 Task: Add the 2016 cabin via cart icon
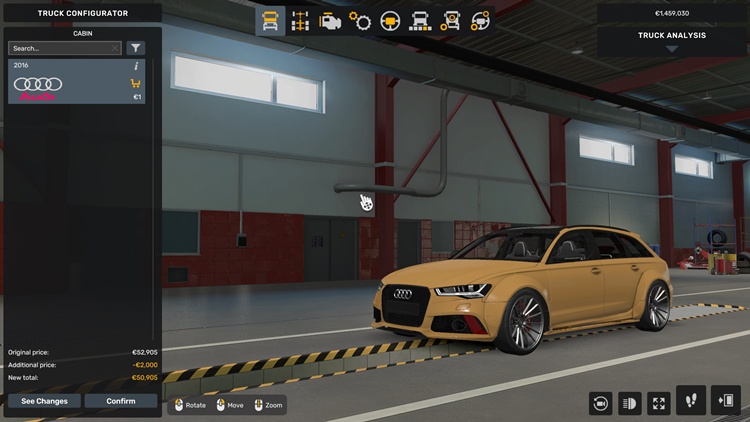[135, 84]
